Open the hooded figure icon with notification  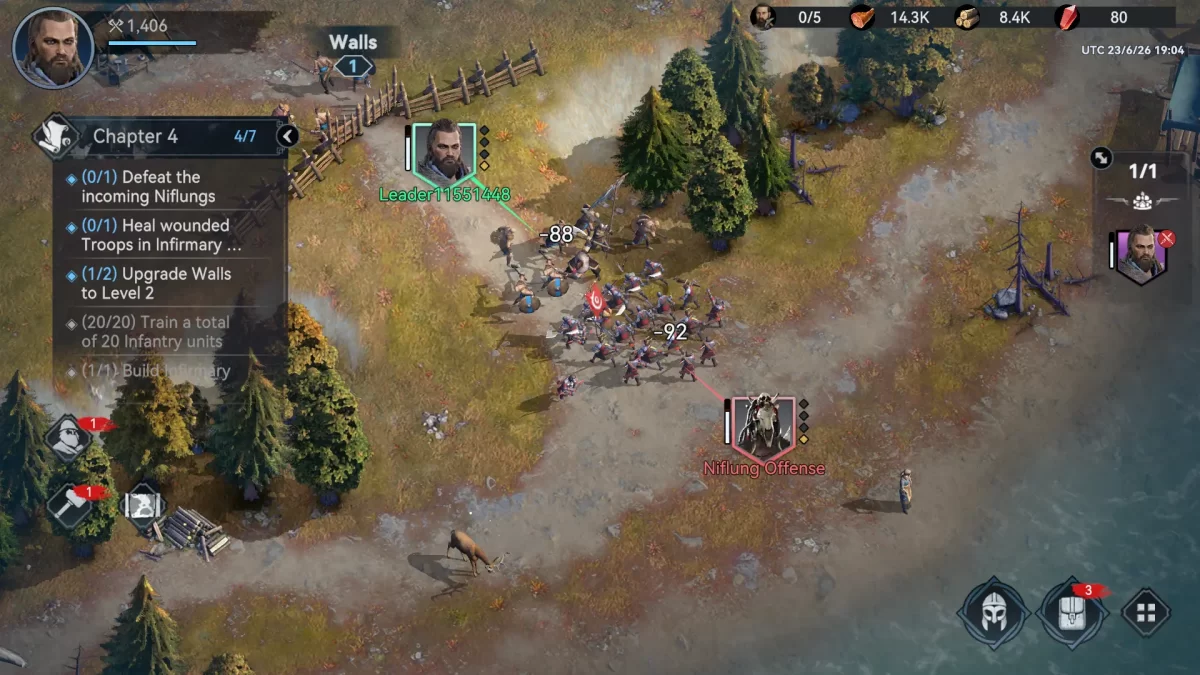(x=69, y=437)
